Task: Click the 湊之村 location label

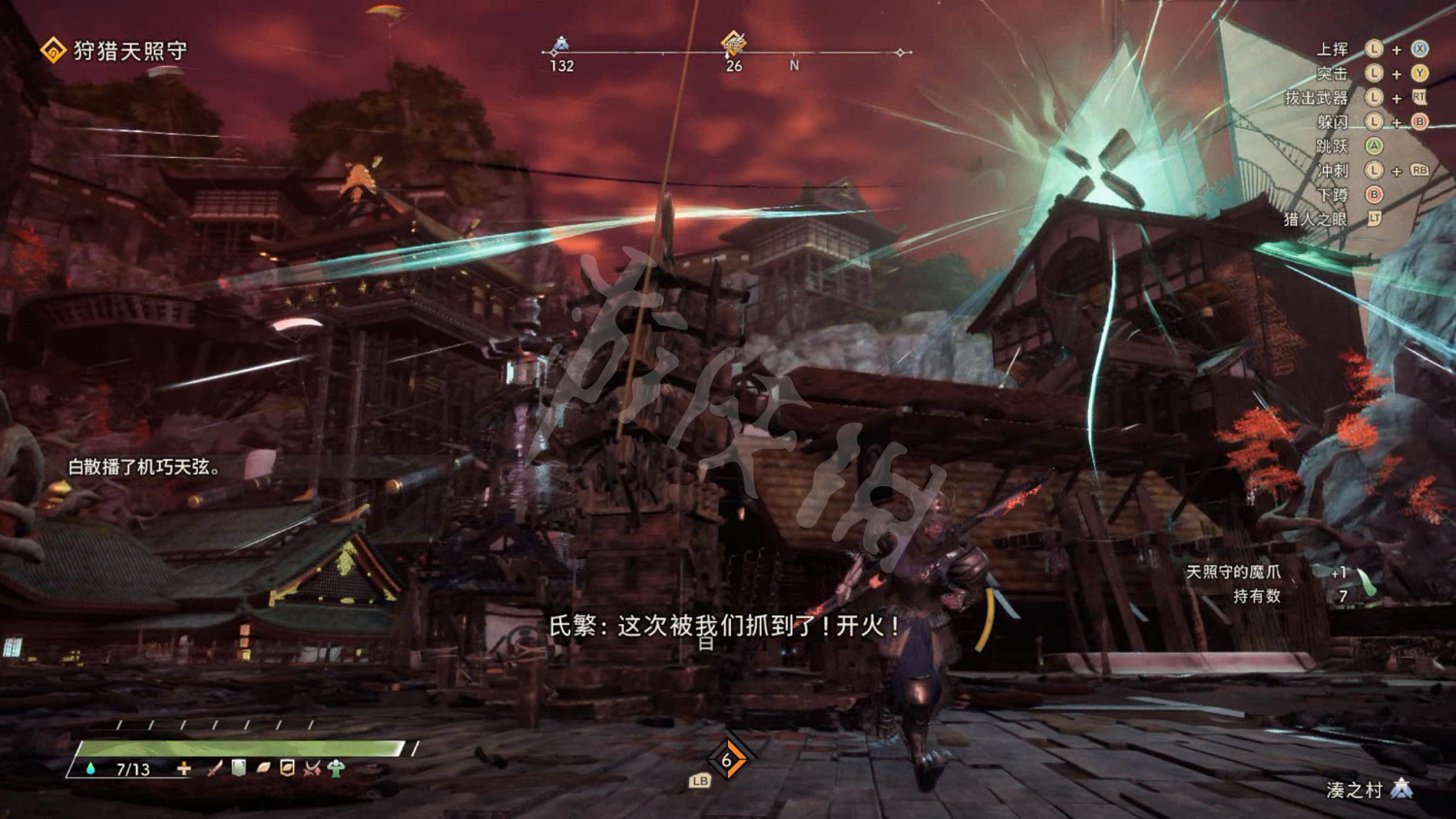Action: point(1354,790)
